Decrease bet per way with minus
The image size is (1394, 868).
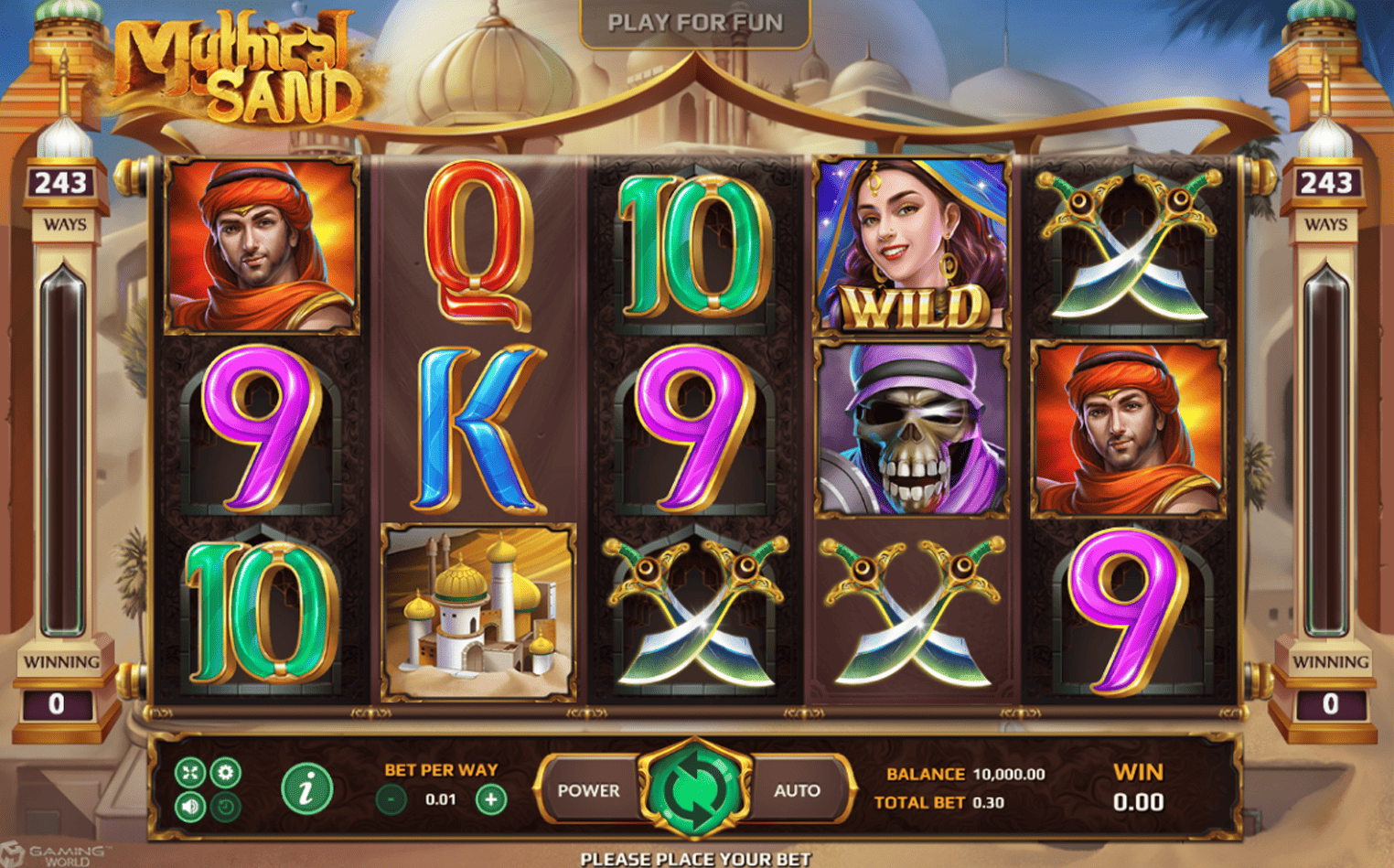tap(391, 799)
